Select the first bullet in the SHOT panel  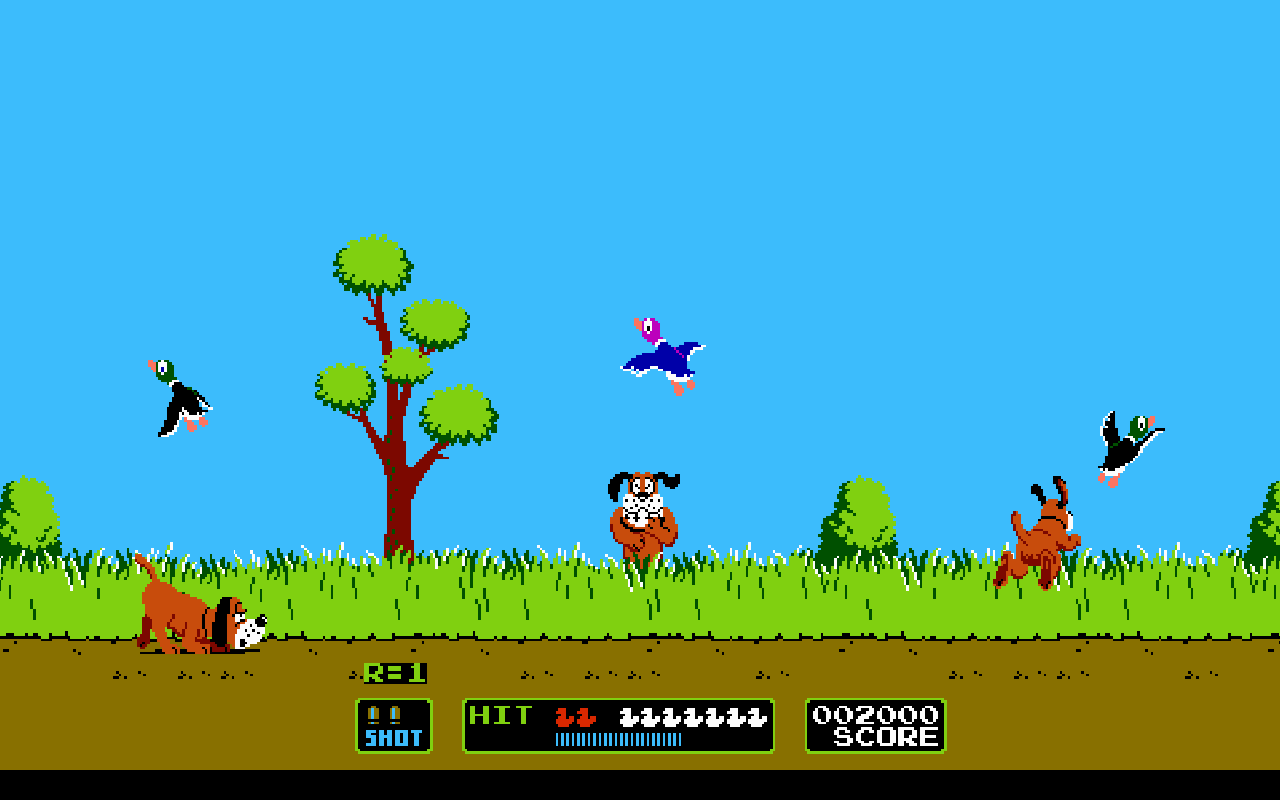(371, 714)
